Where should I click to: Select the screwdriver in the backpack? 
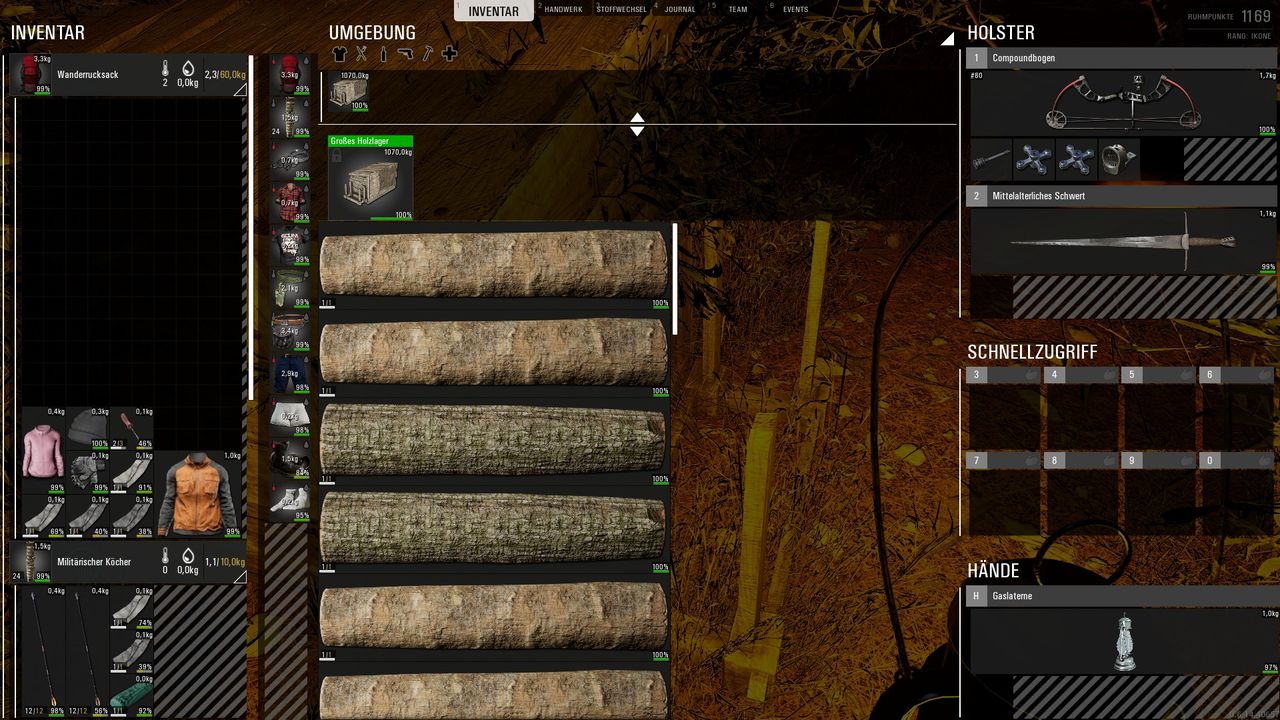pyautogui.click(x=131, y=430)
